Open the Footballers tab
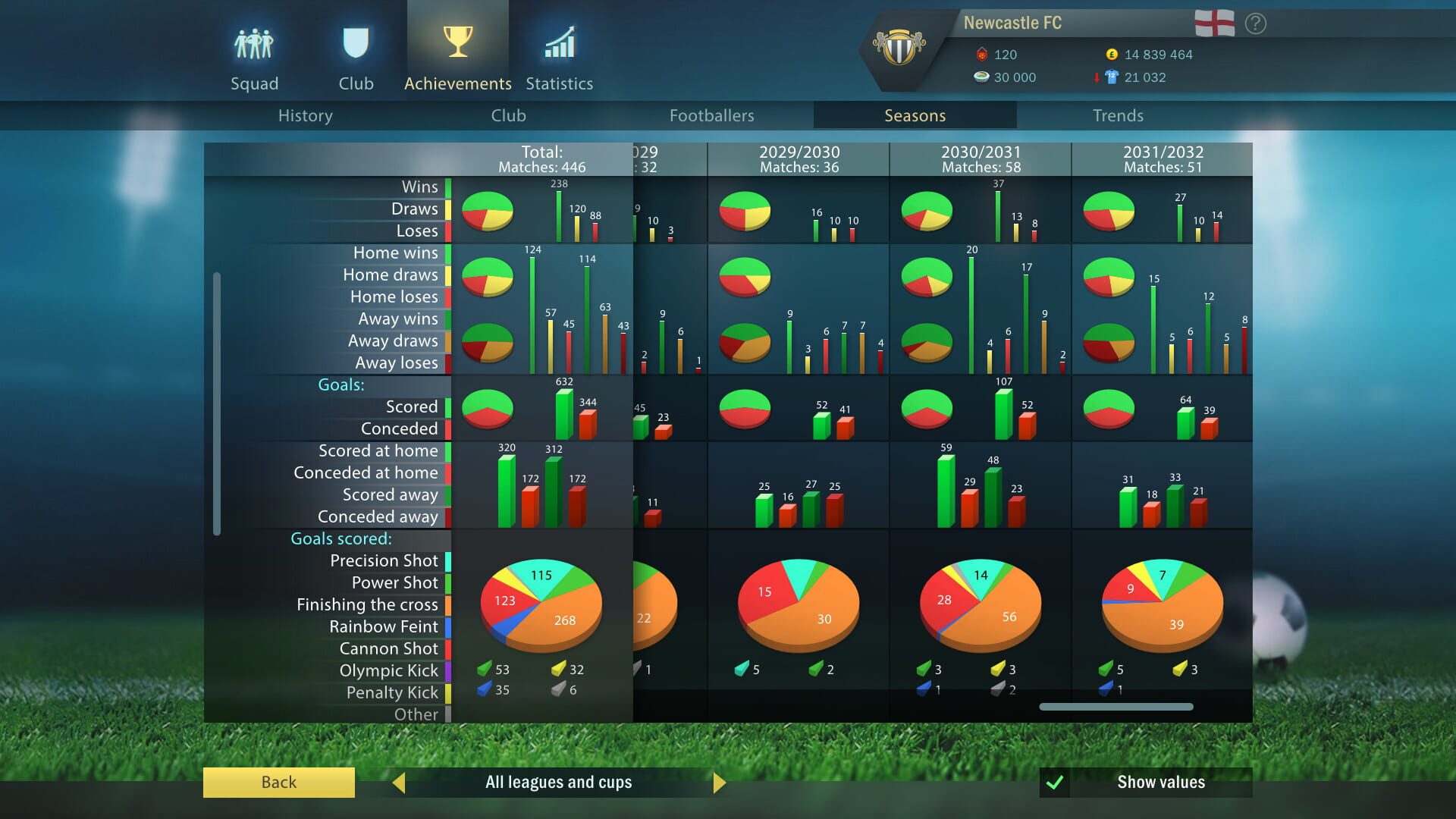 coord(711,115)
